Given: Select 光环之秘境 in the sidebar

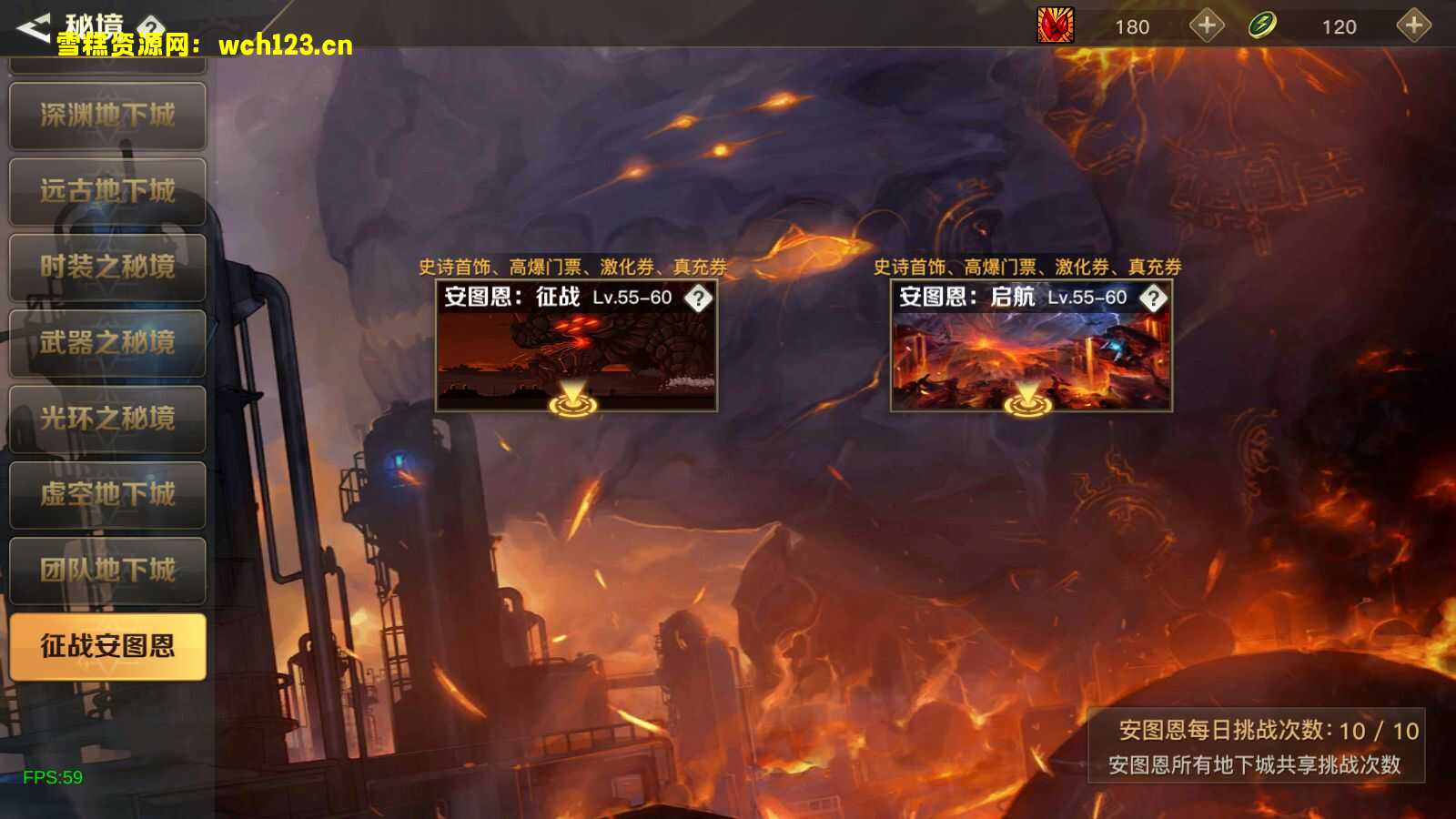Looking at the screenshot, I should click(x=107, y=419).
